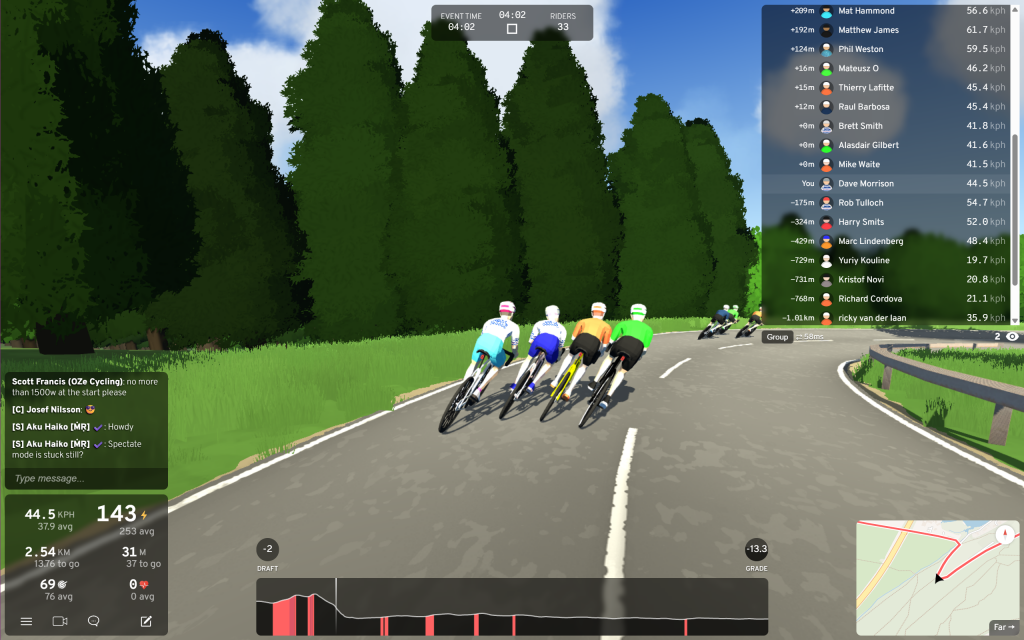The height and width of the screenshot is (640, 1024).
Task: Change the minimap zoom with Far button
Action: click(1002, 627)
